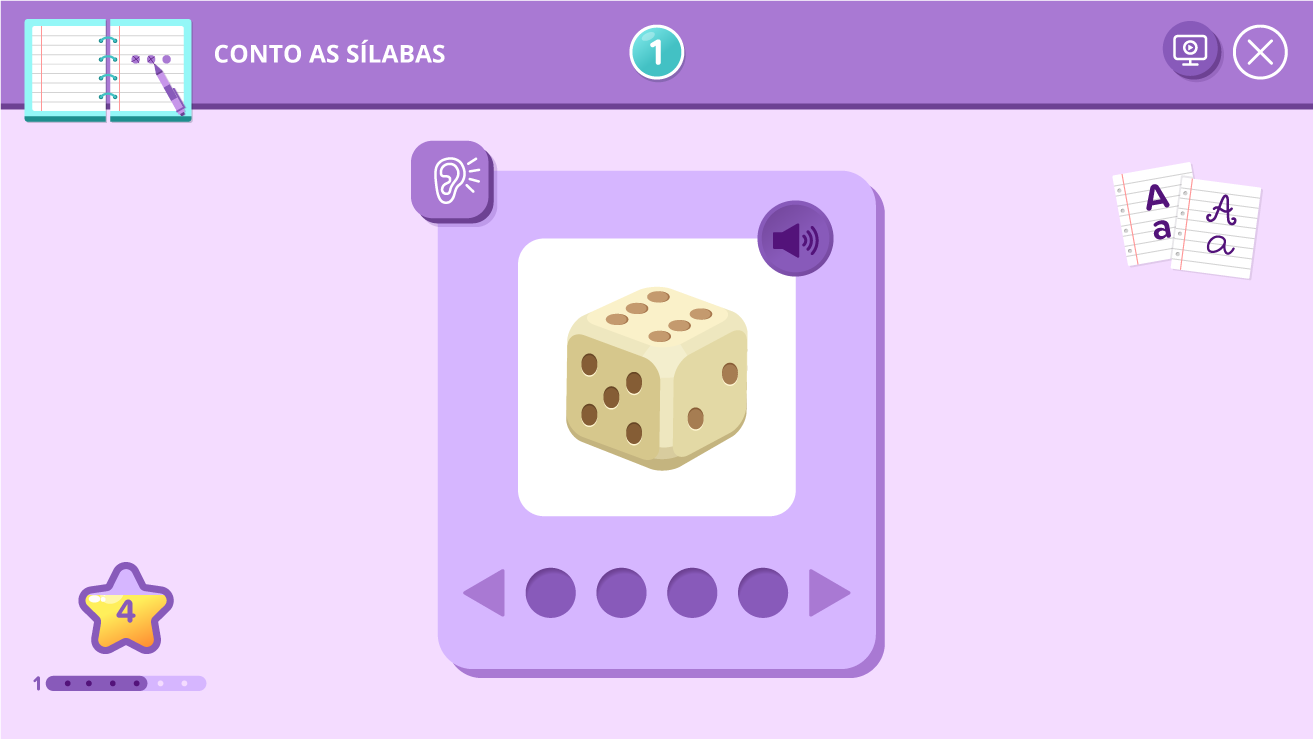The height and width of the screenshot is (739, 1313).
Task: Select the fourth syllable counting dot
Action: coord(761,592)
